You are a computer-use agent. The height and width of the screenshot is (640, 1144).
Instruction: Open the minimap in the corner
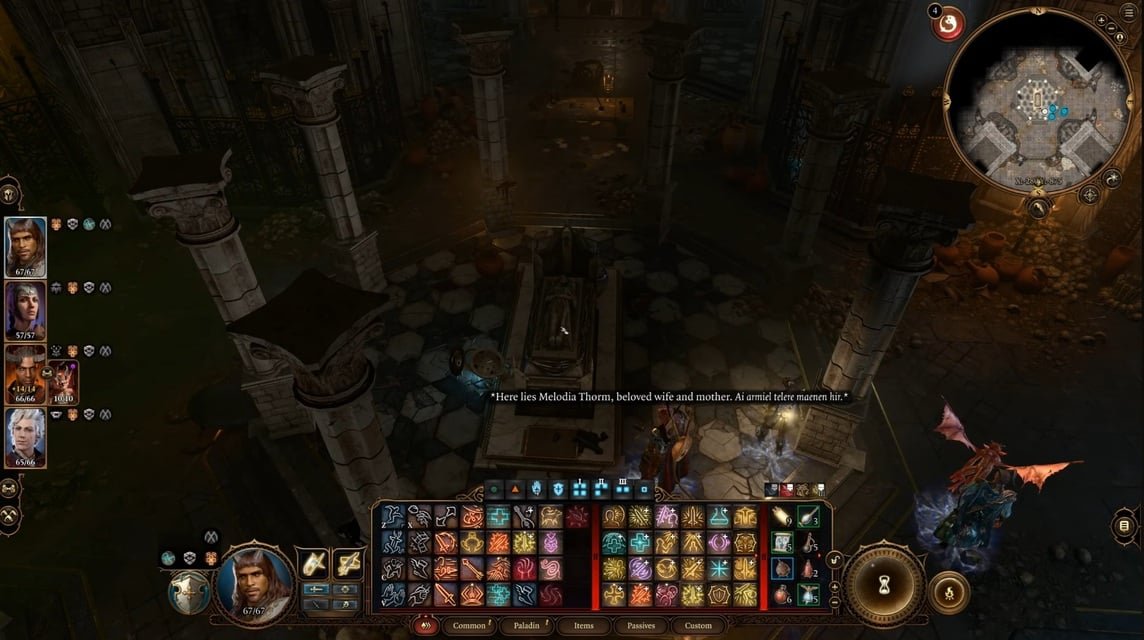pyautogui.click(x=1040, y=103)
